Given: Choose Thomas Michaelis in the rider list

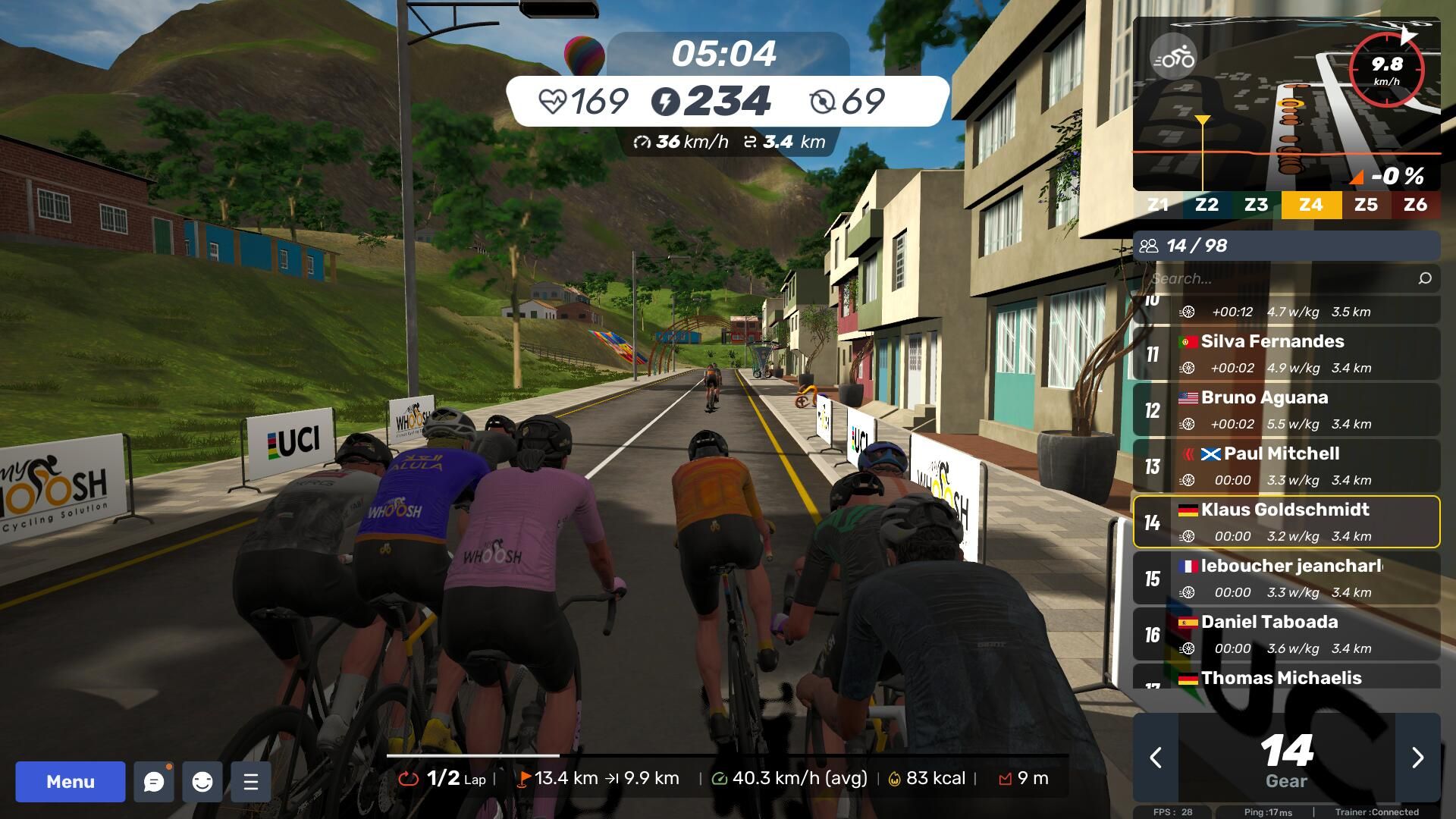Looking at the screenshot, I should click(1286, 677).
